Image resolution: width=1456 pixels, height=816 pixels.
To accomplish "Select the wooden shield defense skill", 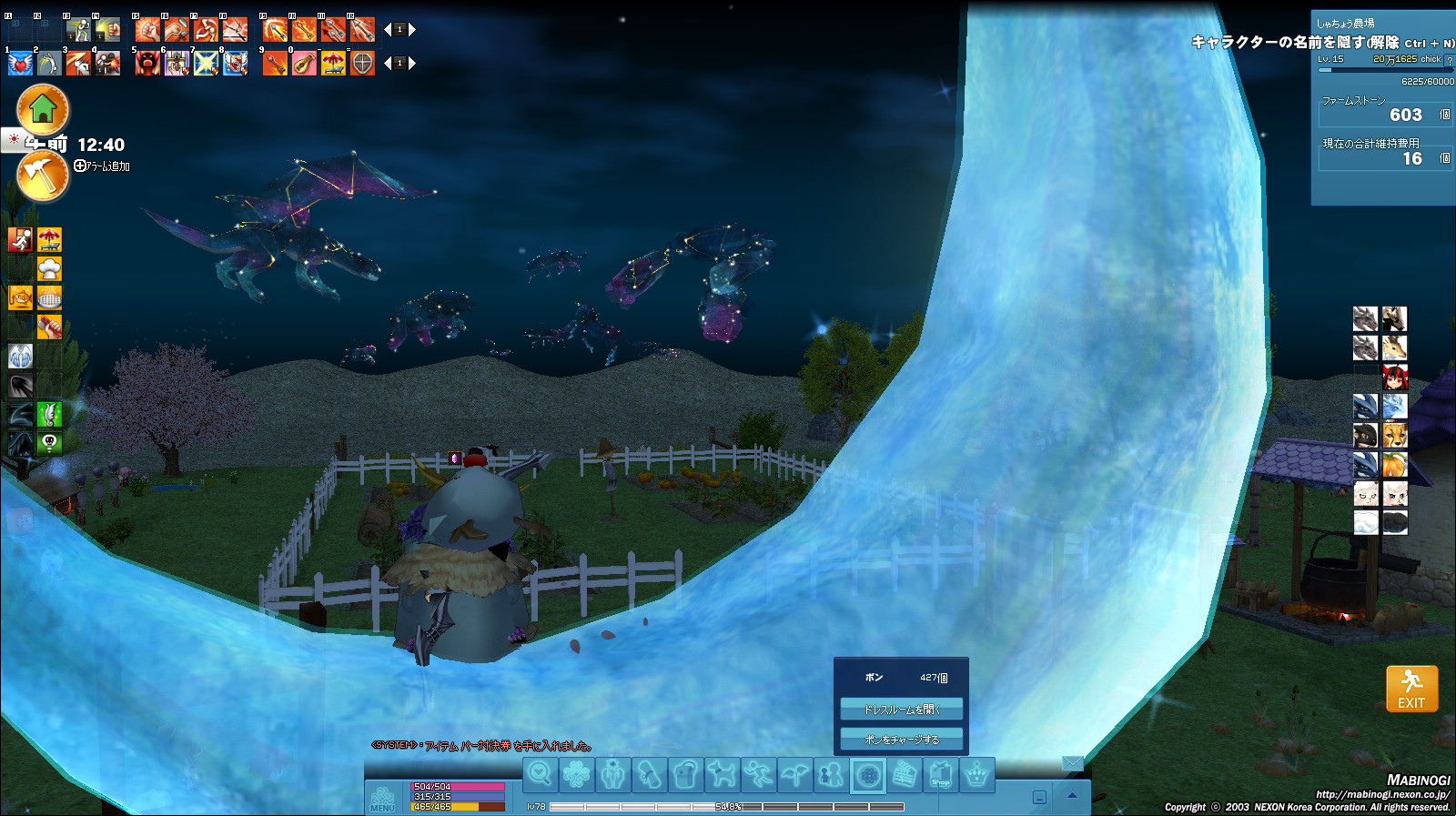I will pos(362,64).
